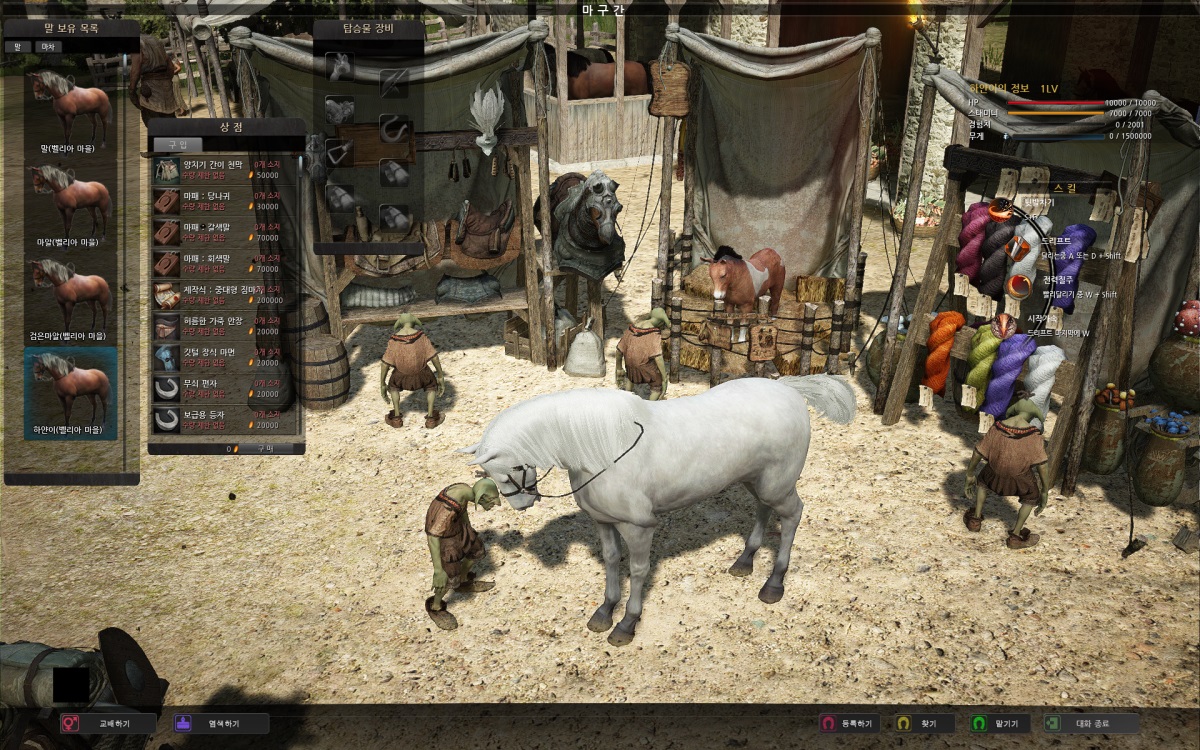End the conversation with 대화 종료
The width and height of the screenshot is (1200, 750).
pos(1090,723)
